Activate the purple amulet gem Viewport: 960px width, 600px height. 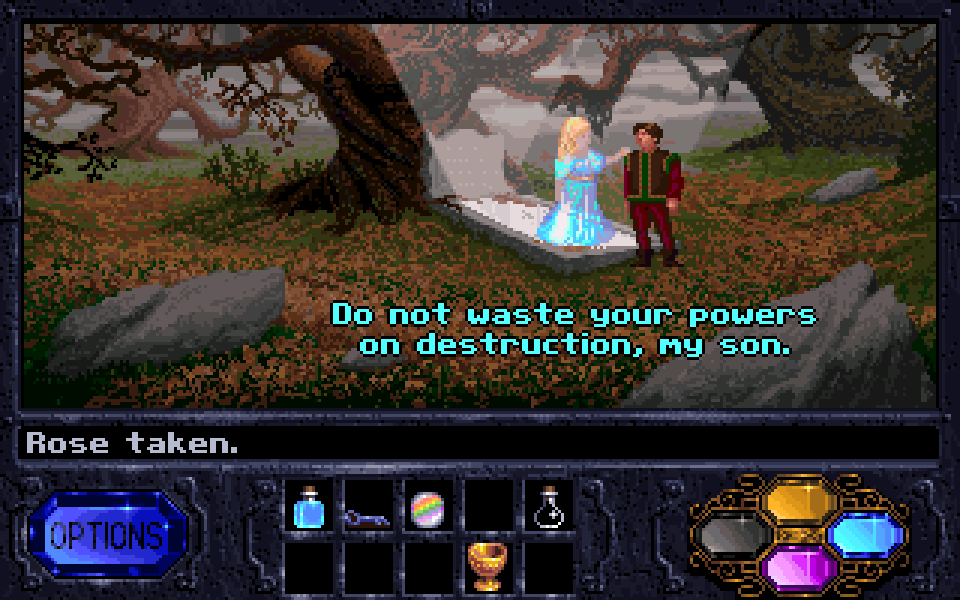798,568
